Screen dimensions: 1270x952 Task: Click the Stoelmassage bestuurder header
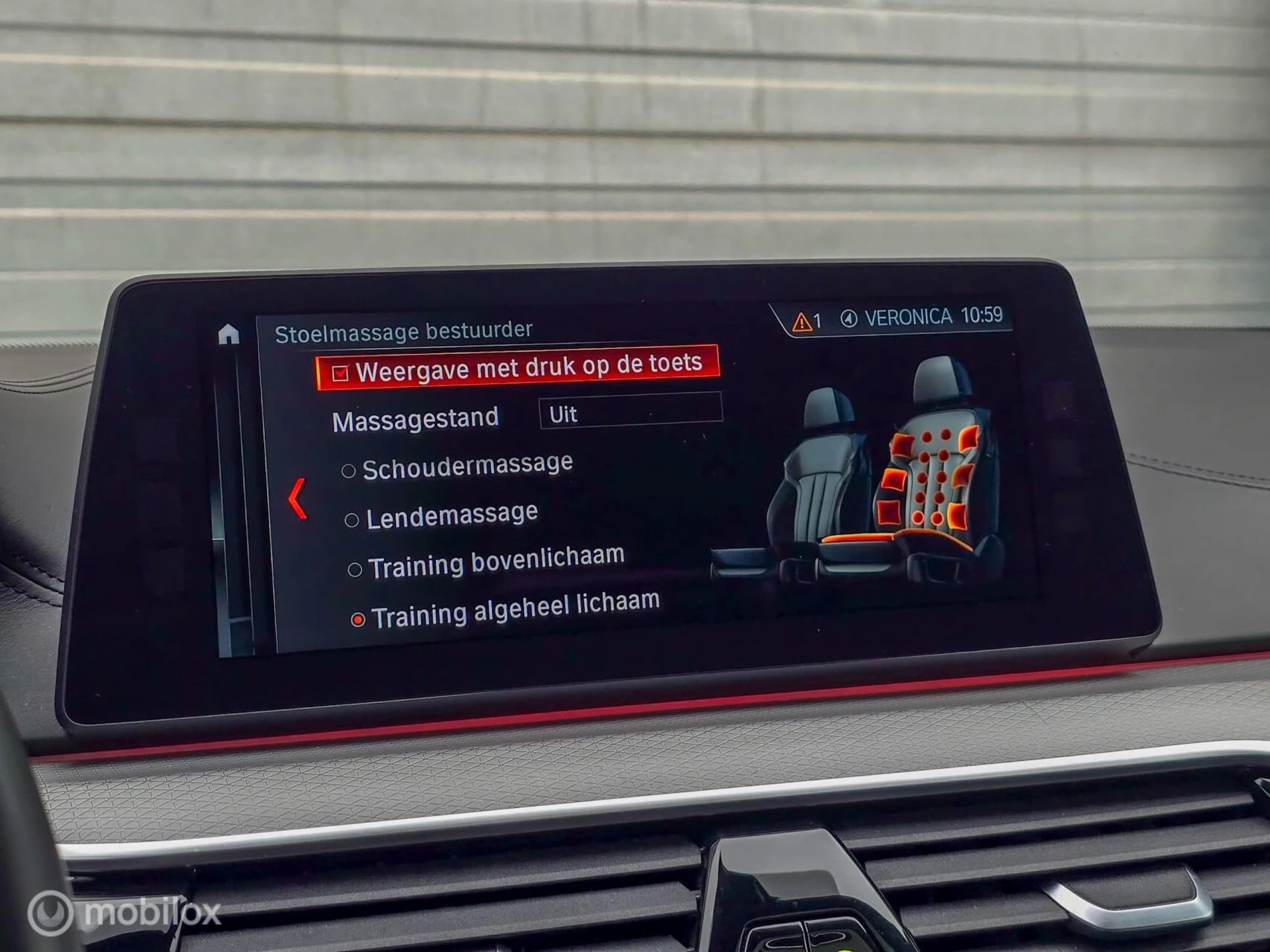(x=405, y=329)
